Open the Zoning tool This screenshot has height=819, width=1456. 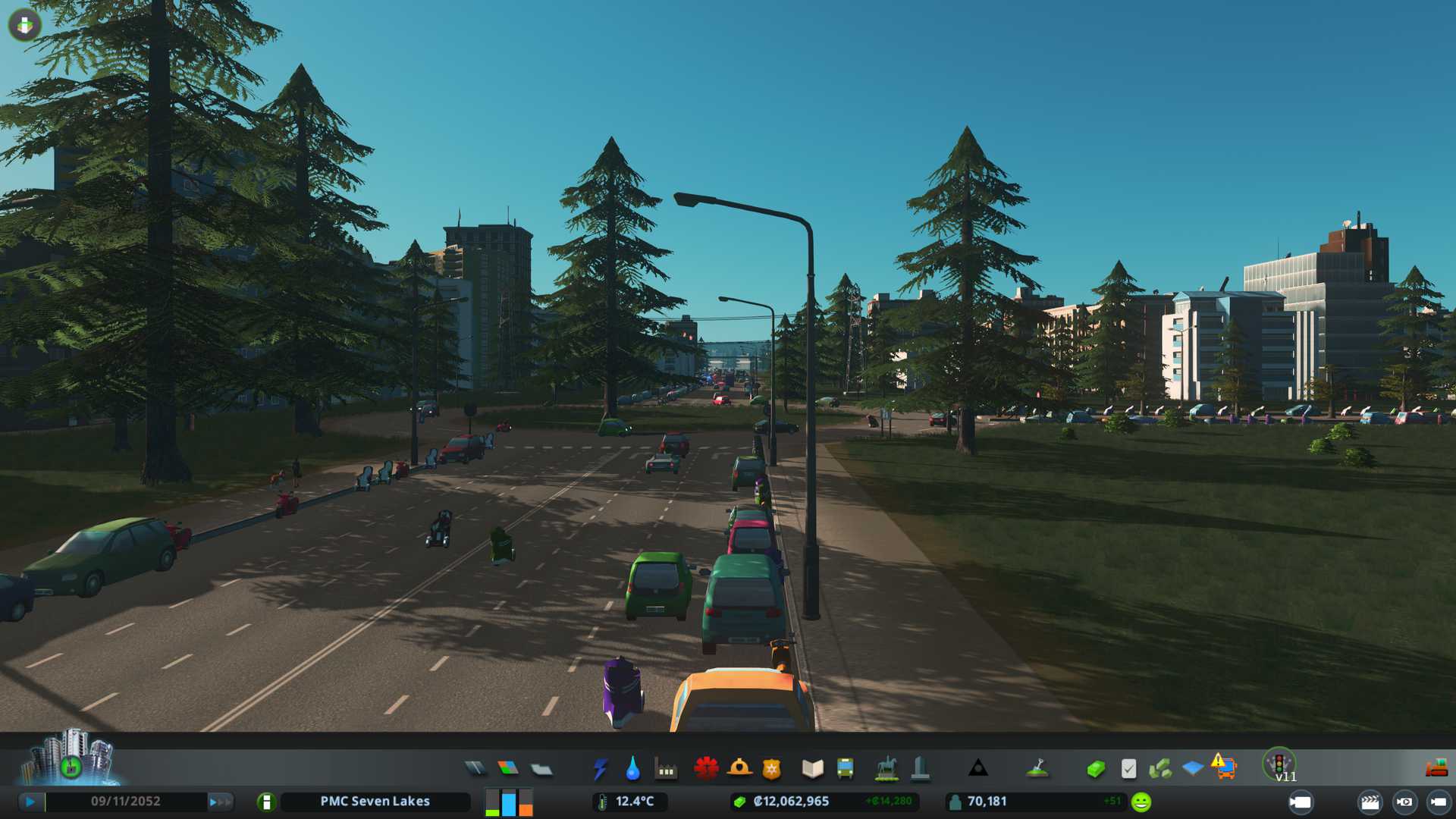(508, 769)
